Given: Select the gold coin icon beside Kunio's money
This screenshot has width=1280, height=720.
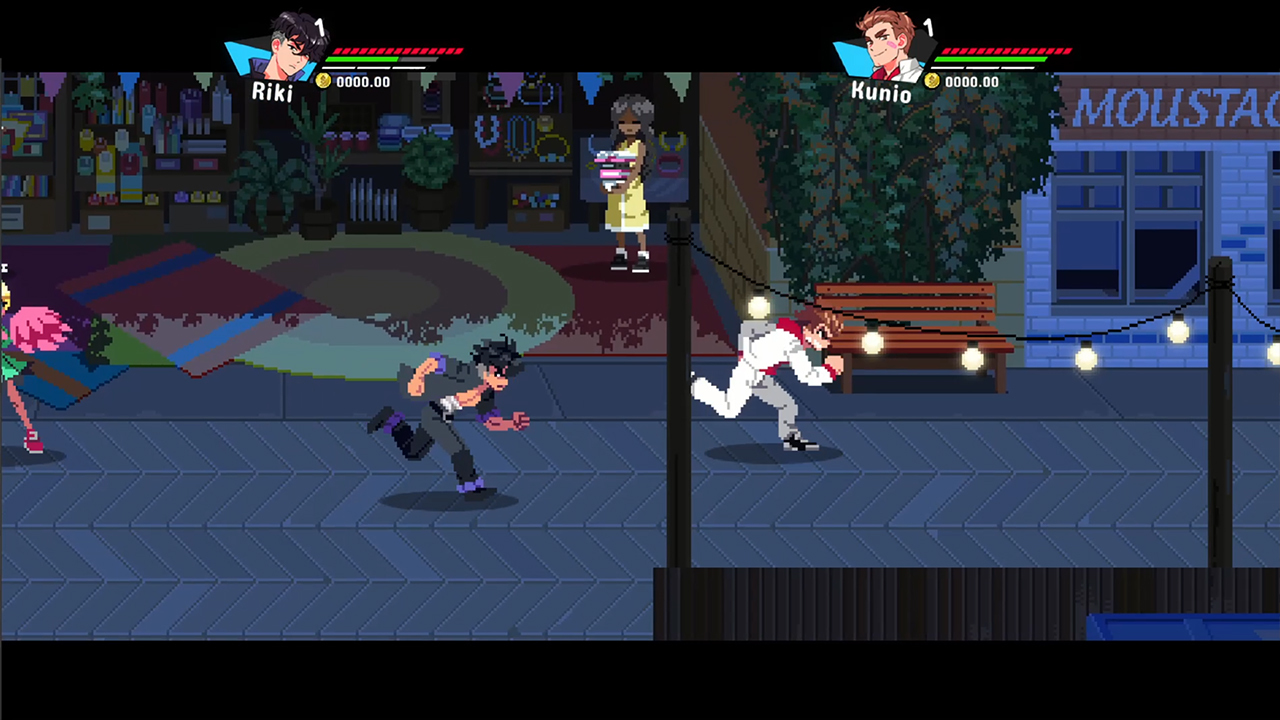Looking at the screenshot, I should point(931,82).
